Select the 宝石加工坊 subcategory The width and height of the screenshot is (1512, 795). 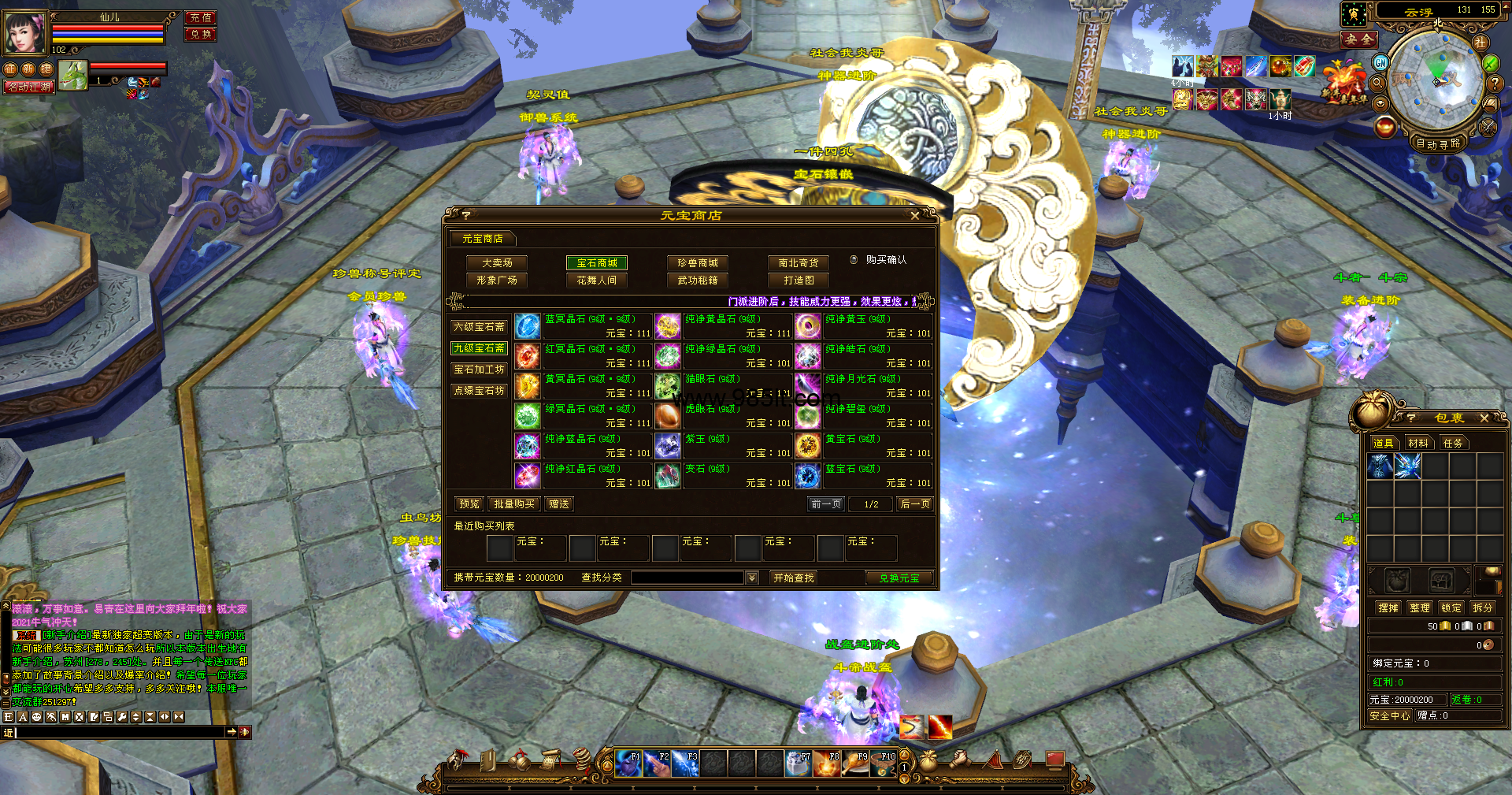(x=479, y=370)
